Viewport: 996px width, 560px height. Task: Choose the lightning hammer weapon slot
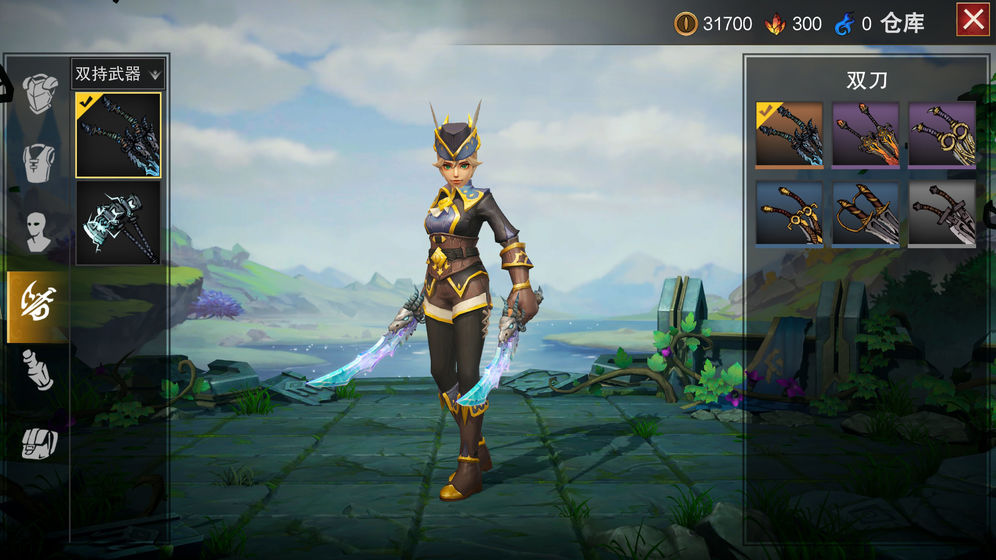(x=118, y=222)
